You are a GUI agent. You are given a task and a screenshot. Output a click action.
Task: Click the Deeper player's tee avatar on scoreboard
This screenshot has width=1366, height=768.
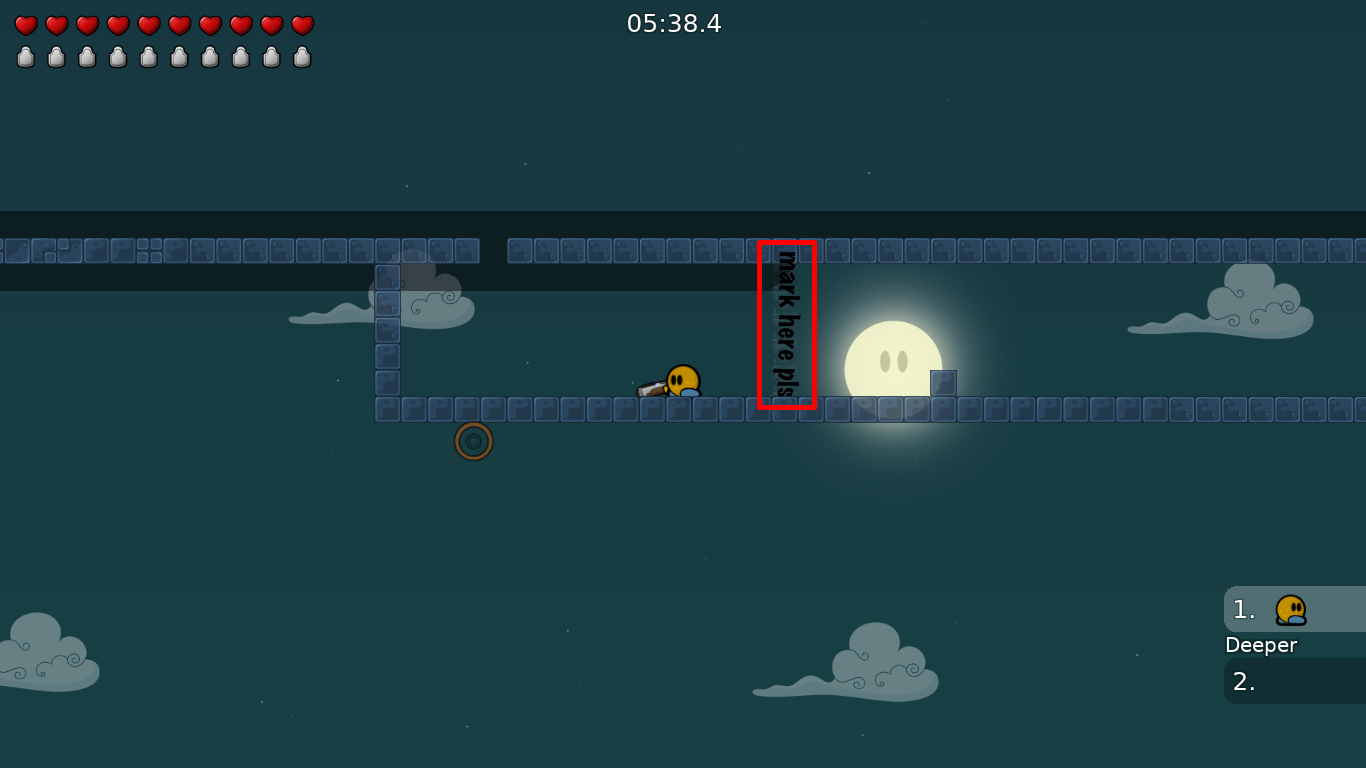1288,609
